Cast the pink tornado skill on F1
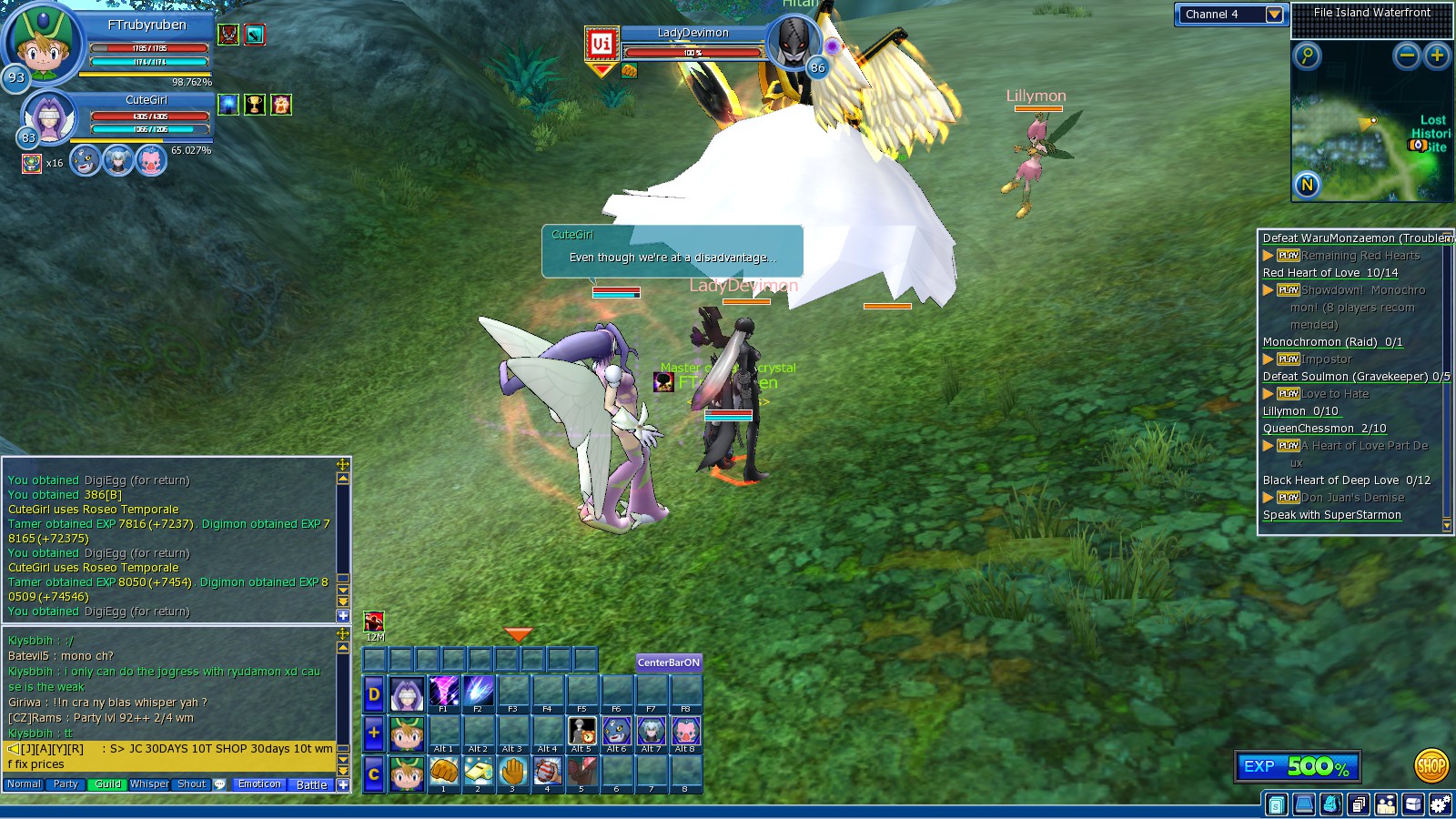Image resolution: width=1456 pixels, height=819 pixels. point(444,692)
